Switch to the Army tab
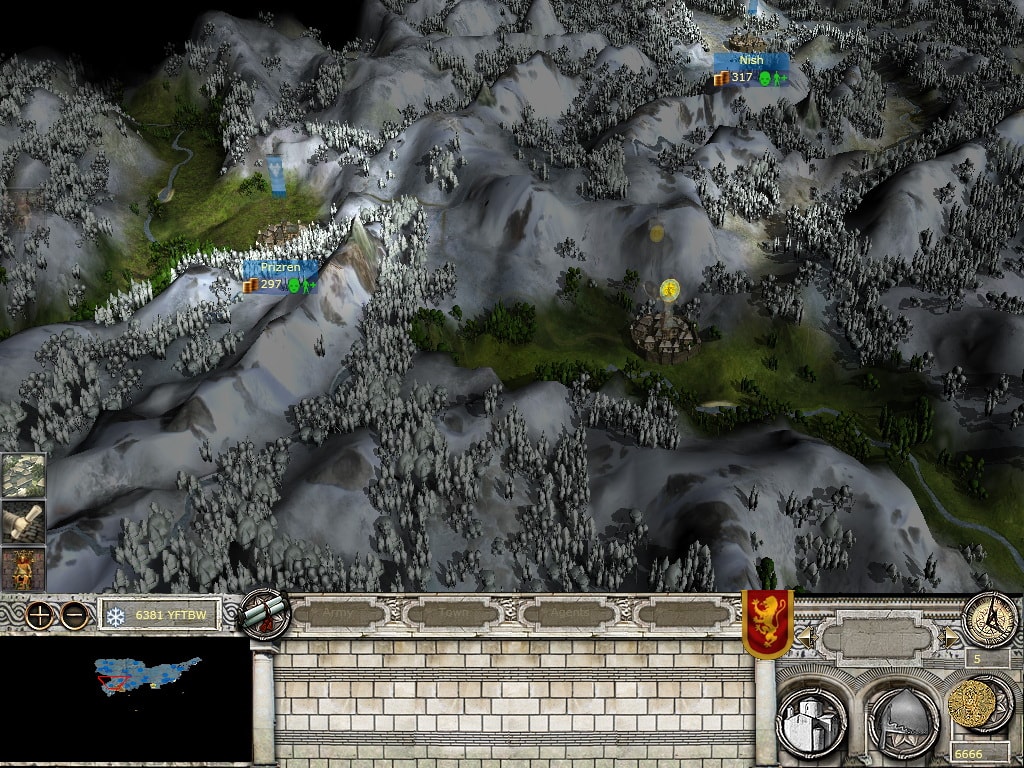1024x768 pixels. pos(336,613)
